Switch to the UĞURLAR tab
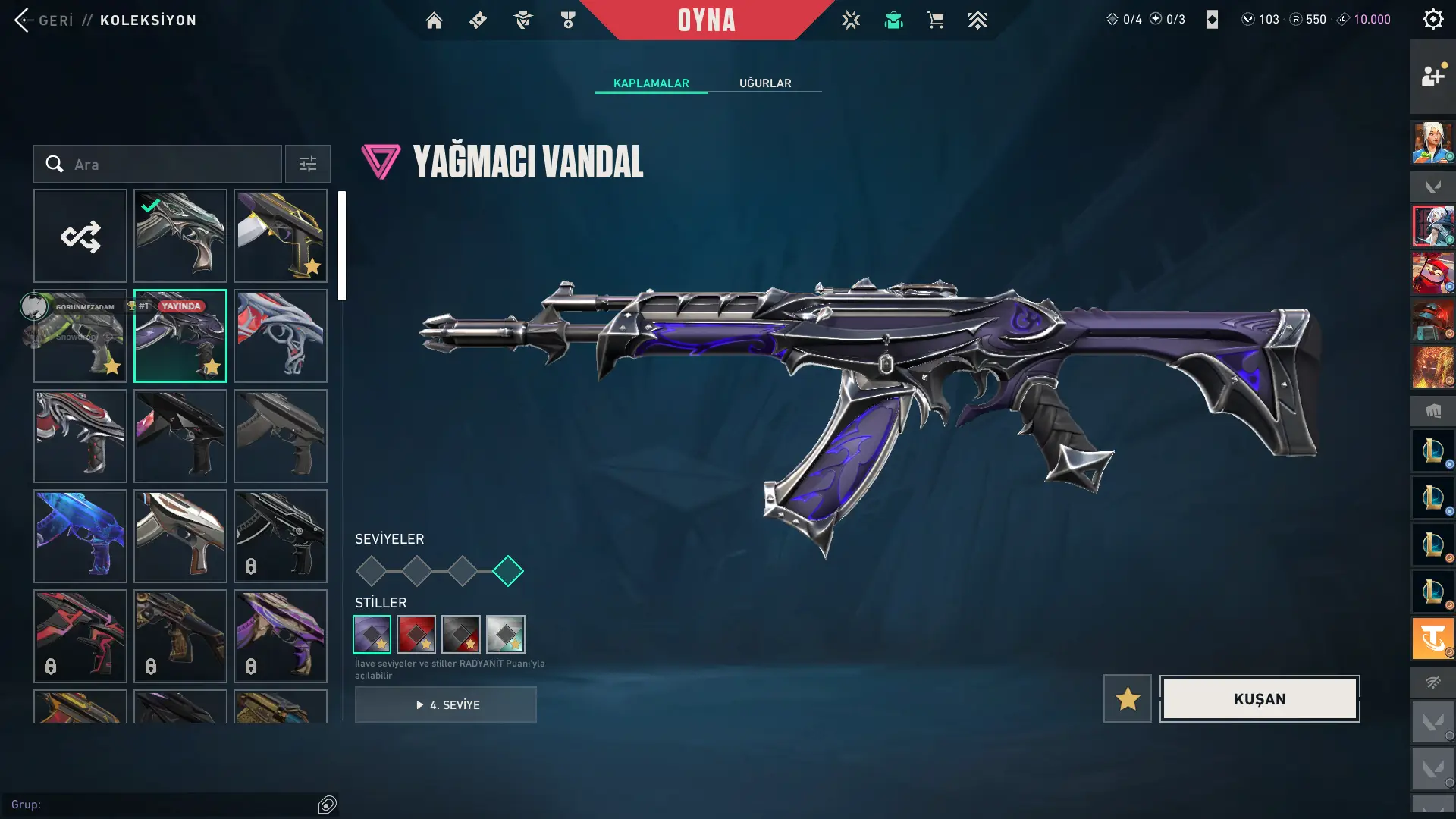Screen dimensions: 1456x819 click(x=764, y=83)
